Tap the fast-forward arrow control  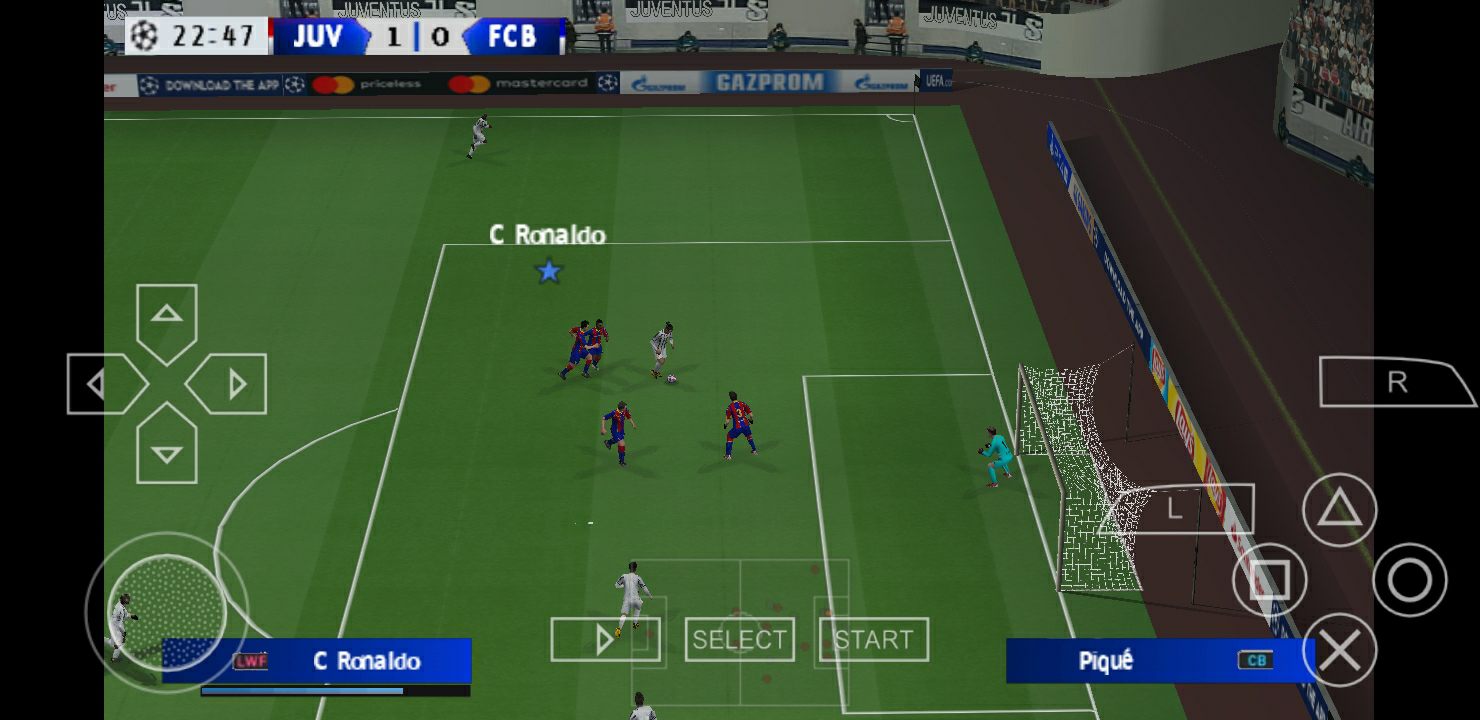tap(606, 638)
